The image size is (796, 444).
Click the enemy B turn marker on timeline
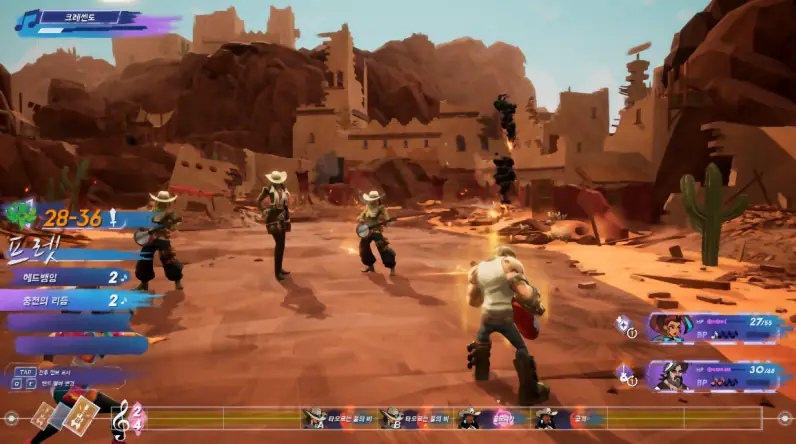tap(392, 417)
